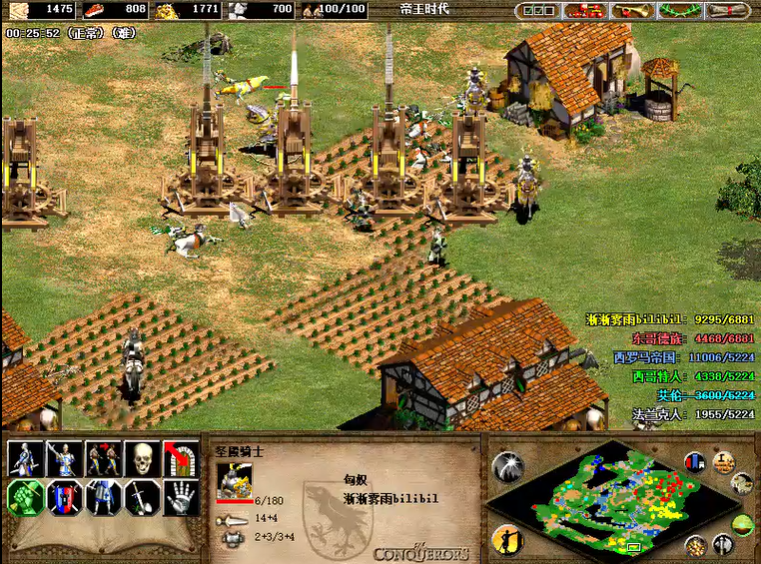Screen dimensions: 761x564
Task: Open the tech tree button
Action: pyautogui.click(x=585, y=10)
